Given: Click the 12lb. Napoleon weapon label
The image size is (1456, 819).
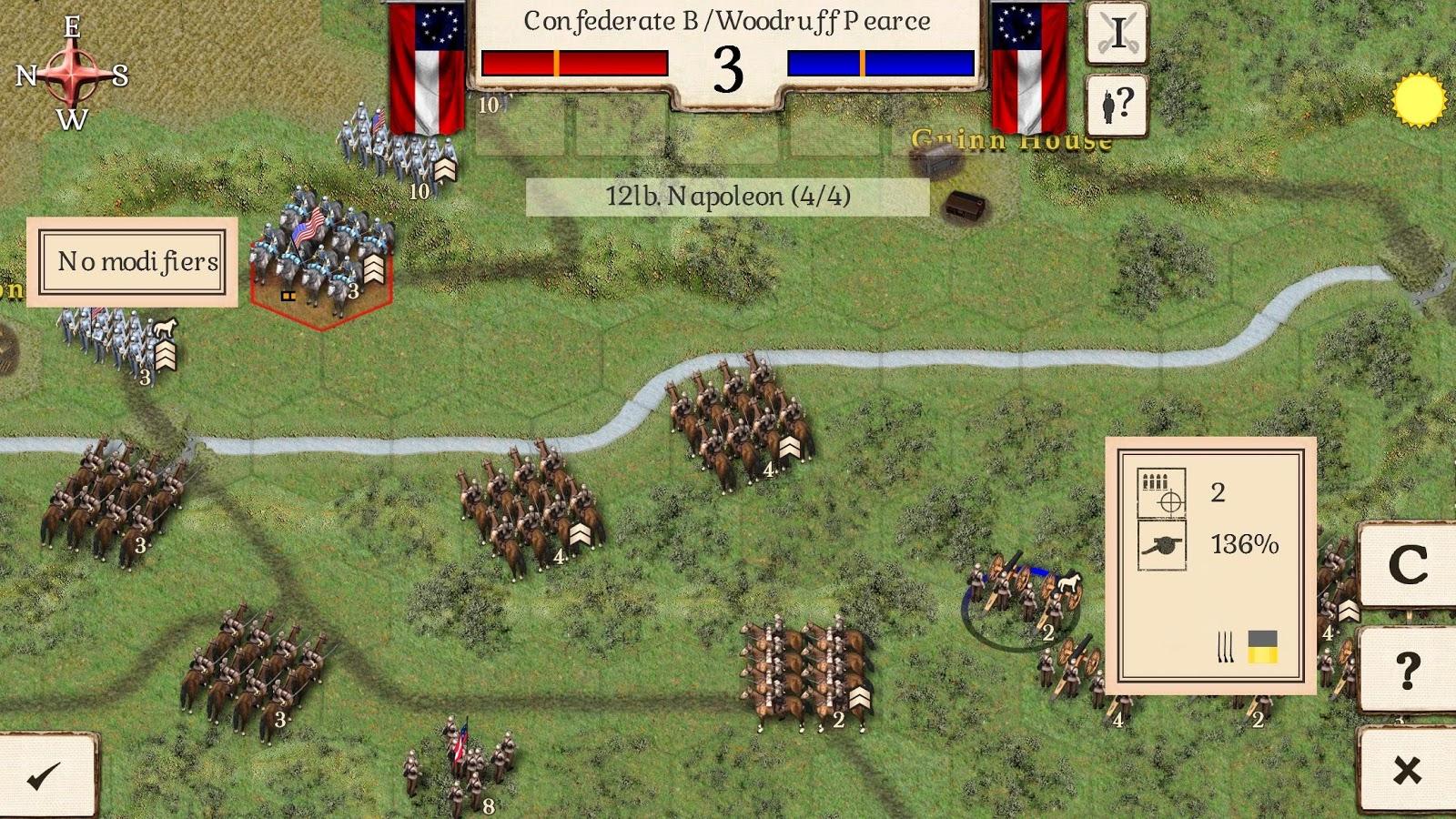Looking at the screenshot, I should (x=728, y=197).
